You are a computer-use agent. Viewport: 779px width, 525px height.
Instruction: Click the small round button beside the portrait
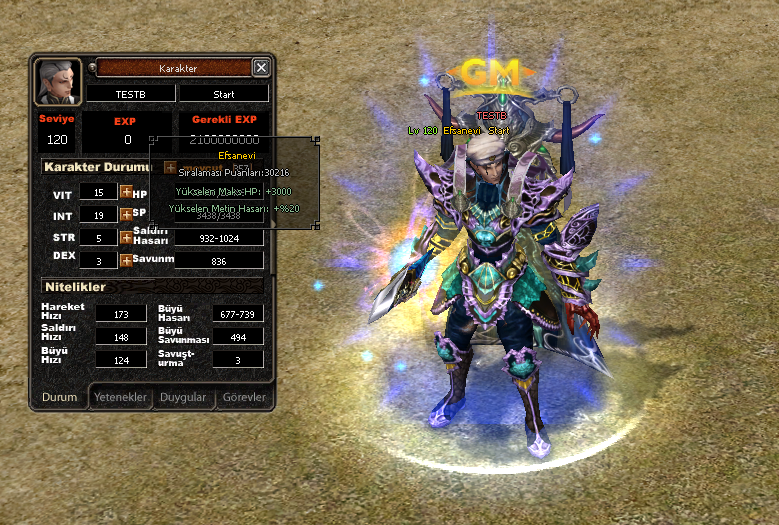click(x=92, y=68)
